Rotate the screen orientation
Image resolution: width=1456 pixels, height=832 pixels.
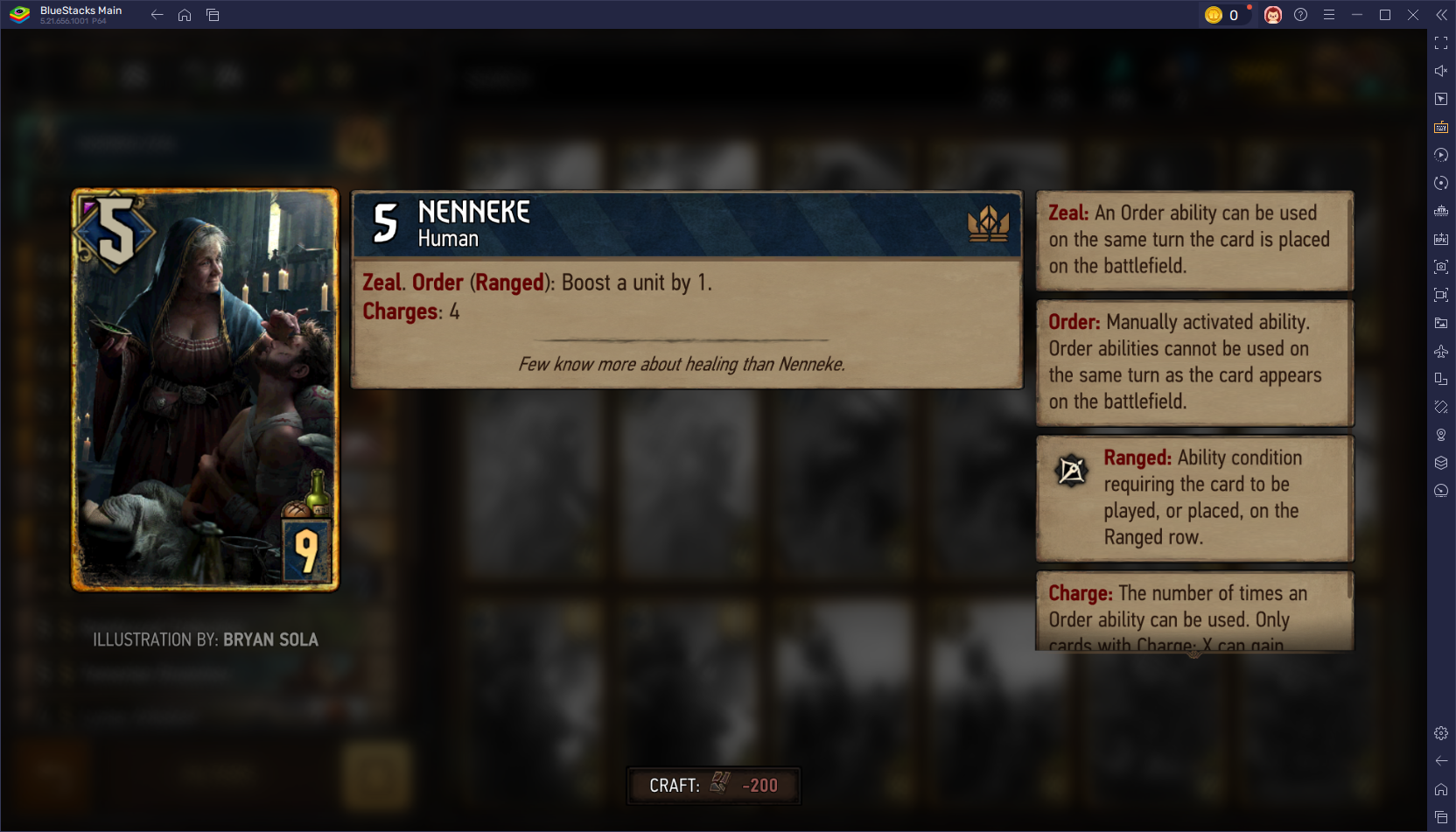click(x=1441, y=379)
